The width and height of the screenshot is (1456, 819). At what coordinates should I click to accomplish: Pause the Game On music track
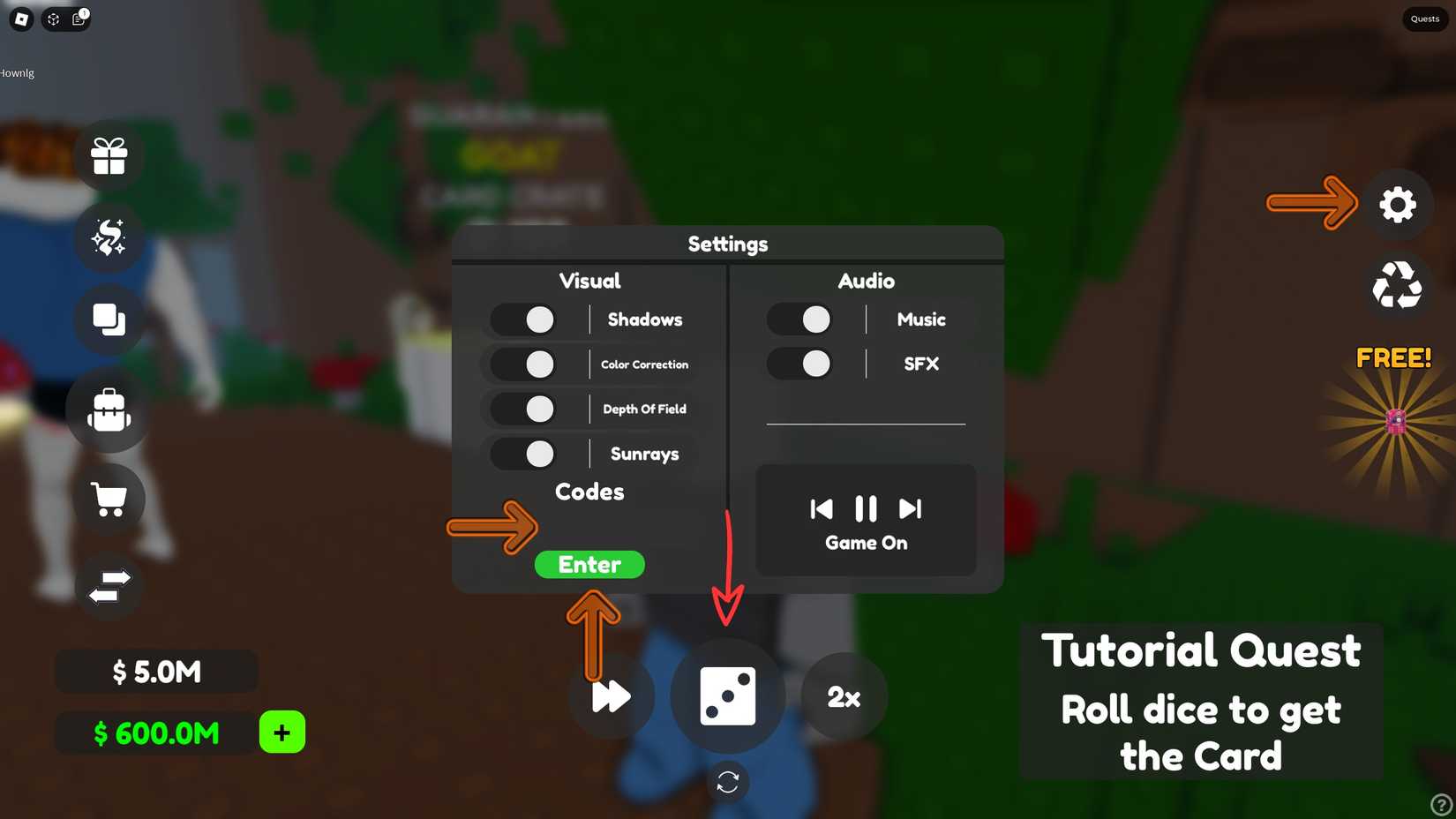(865, 508)
